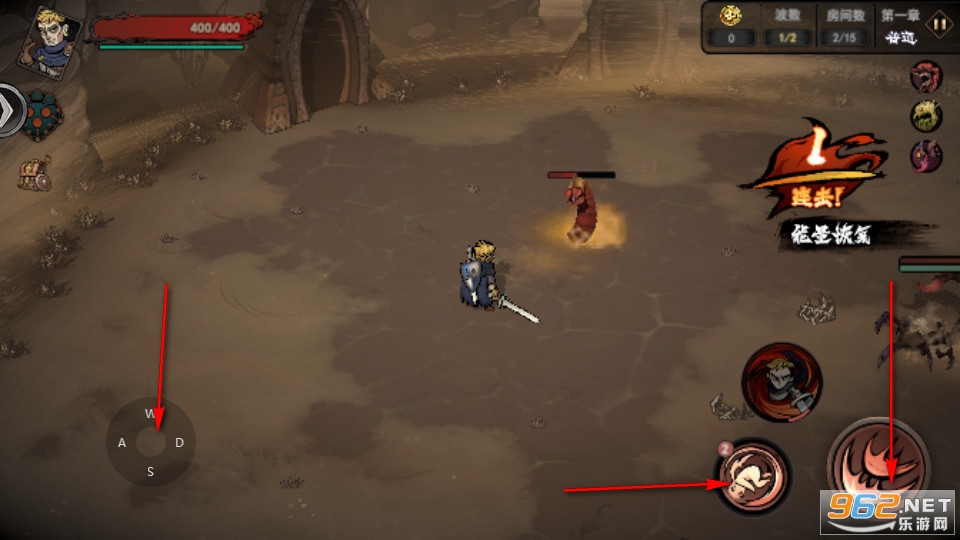Select the purple creature enemy icon
Viewport: 960px width, 540px height.
[925, 155]
